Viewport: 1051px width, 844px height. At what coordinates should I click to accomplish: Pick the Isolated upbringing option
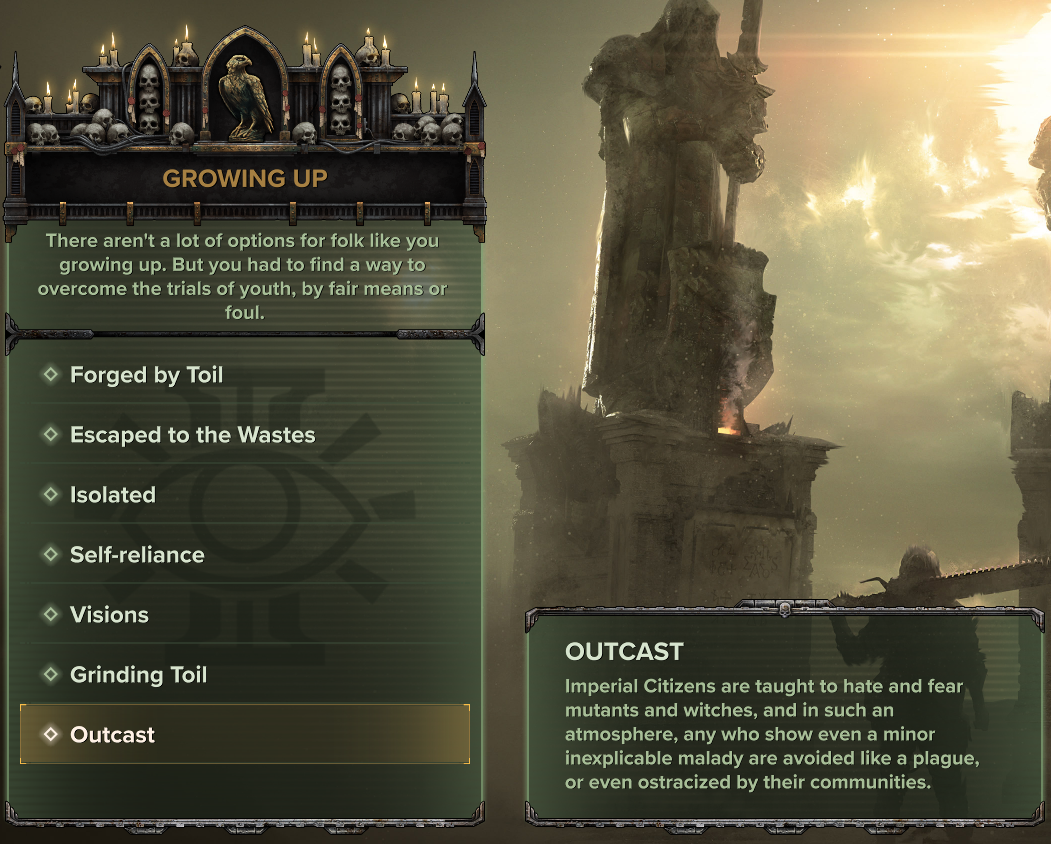pos(113,495)
